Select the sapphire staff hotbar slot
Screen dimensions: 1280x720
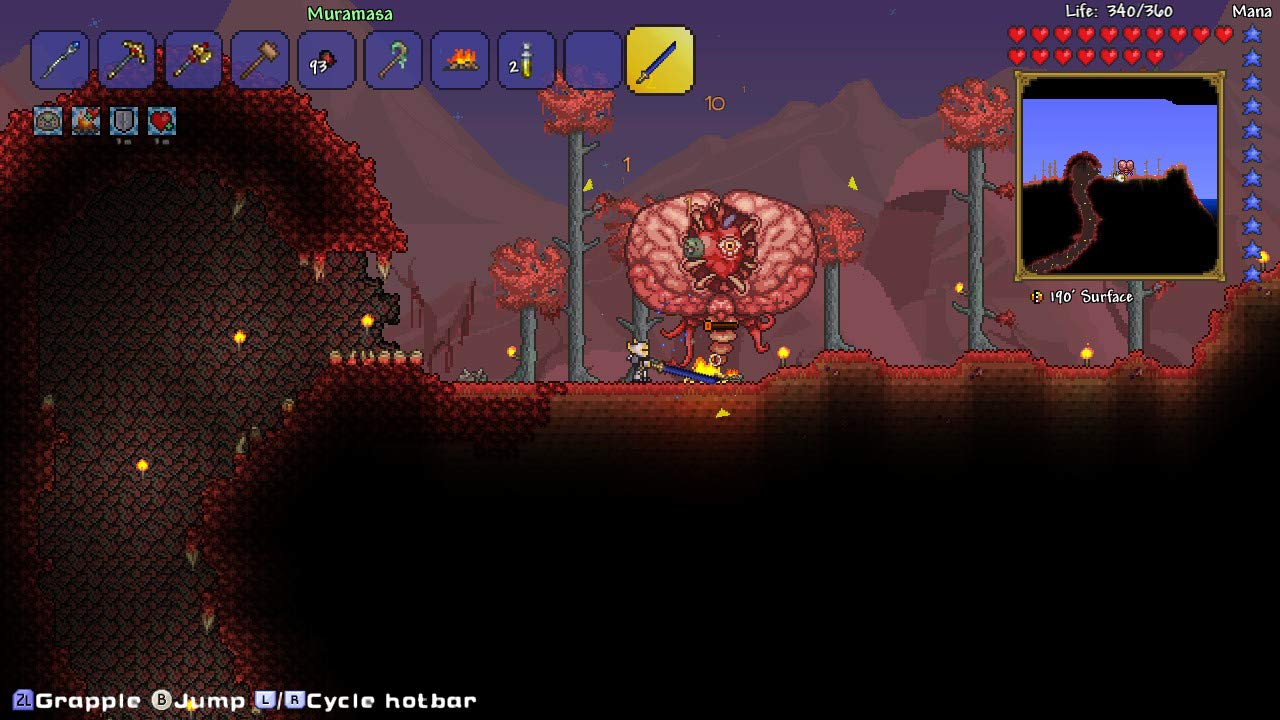coord(60,61)
